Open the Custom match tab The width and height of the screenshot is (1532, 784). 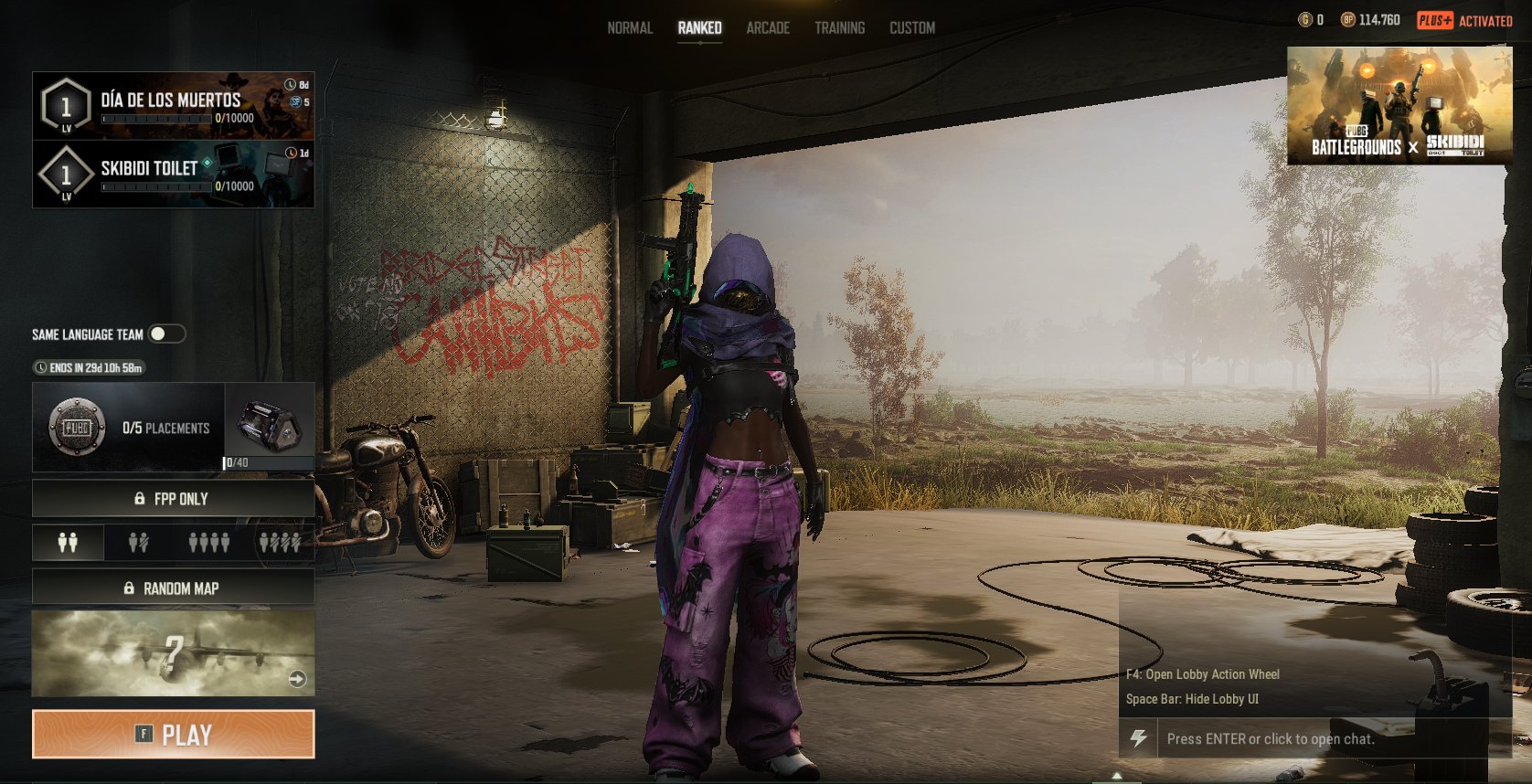tap(912, 28)
